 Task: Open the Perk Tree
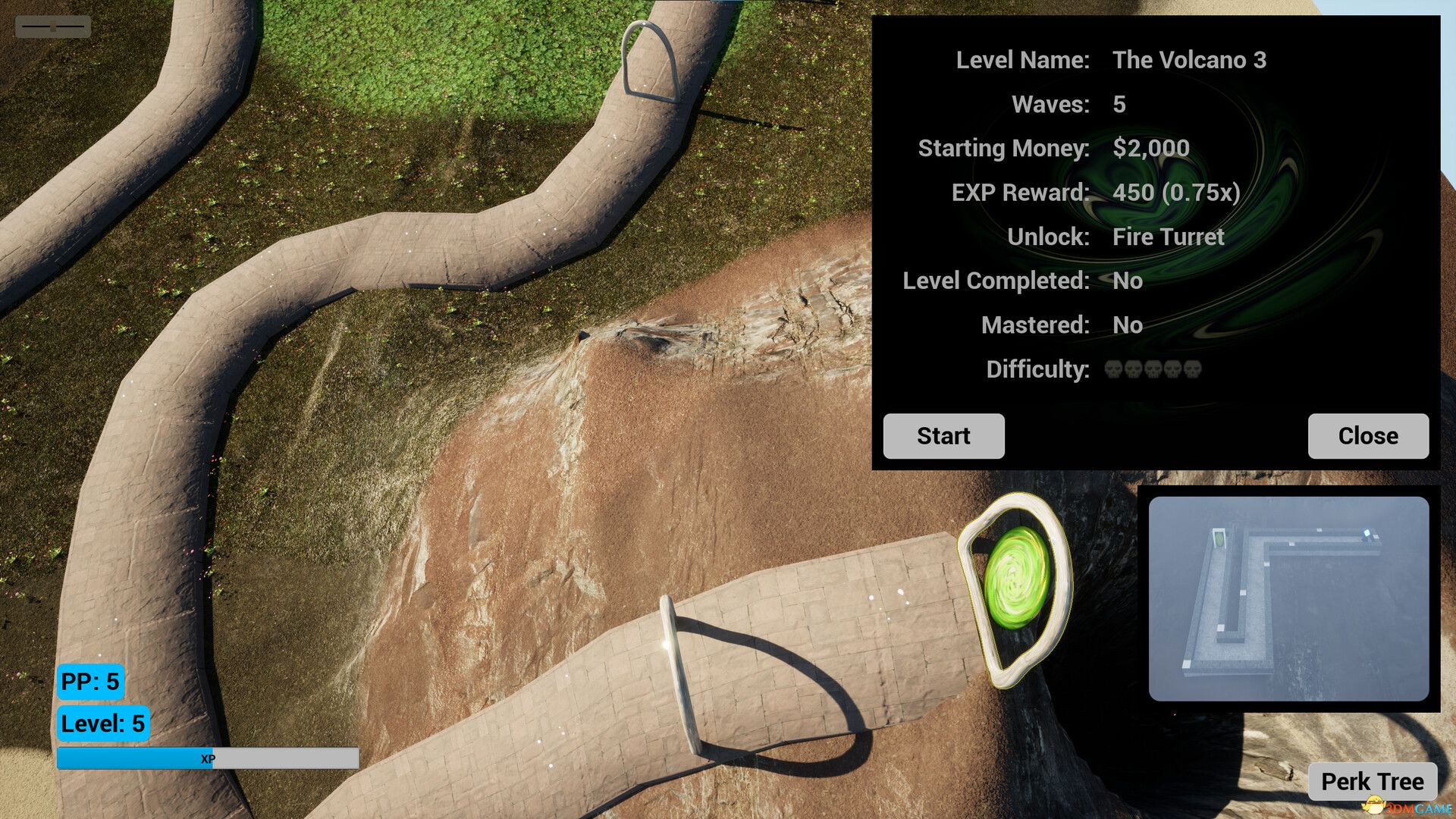(1372, 781)
